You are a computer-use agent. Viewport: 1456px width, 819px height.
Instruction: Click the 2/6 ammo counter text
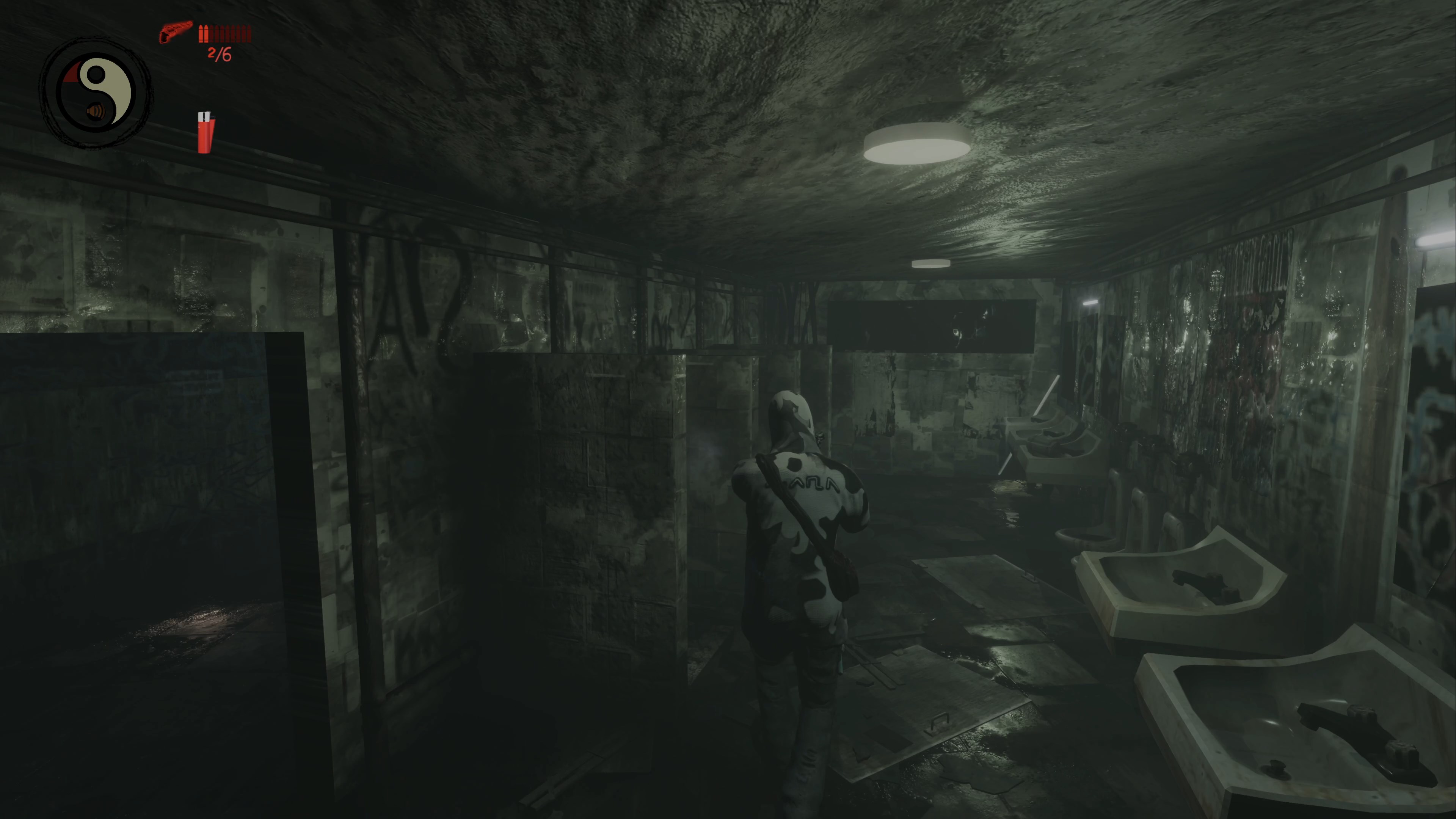tap(219, 54)
